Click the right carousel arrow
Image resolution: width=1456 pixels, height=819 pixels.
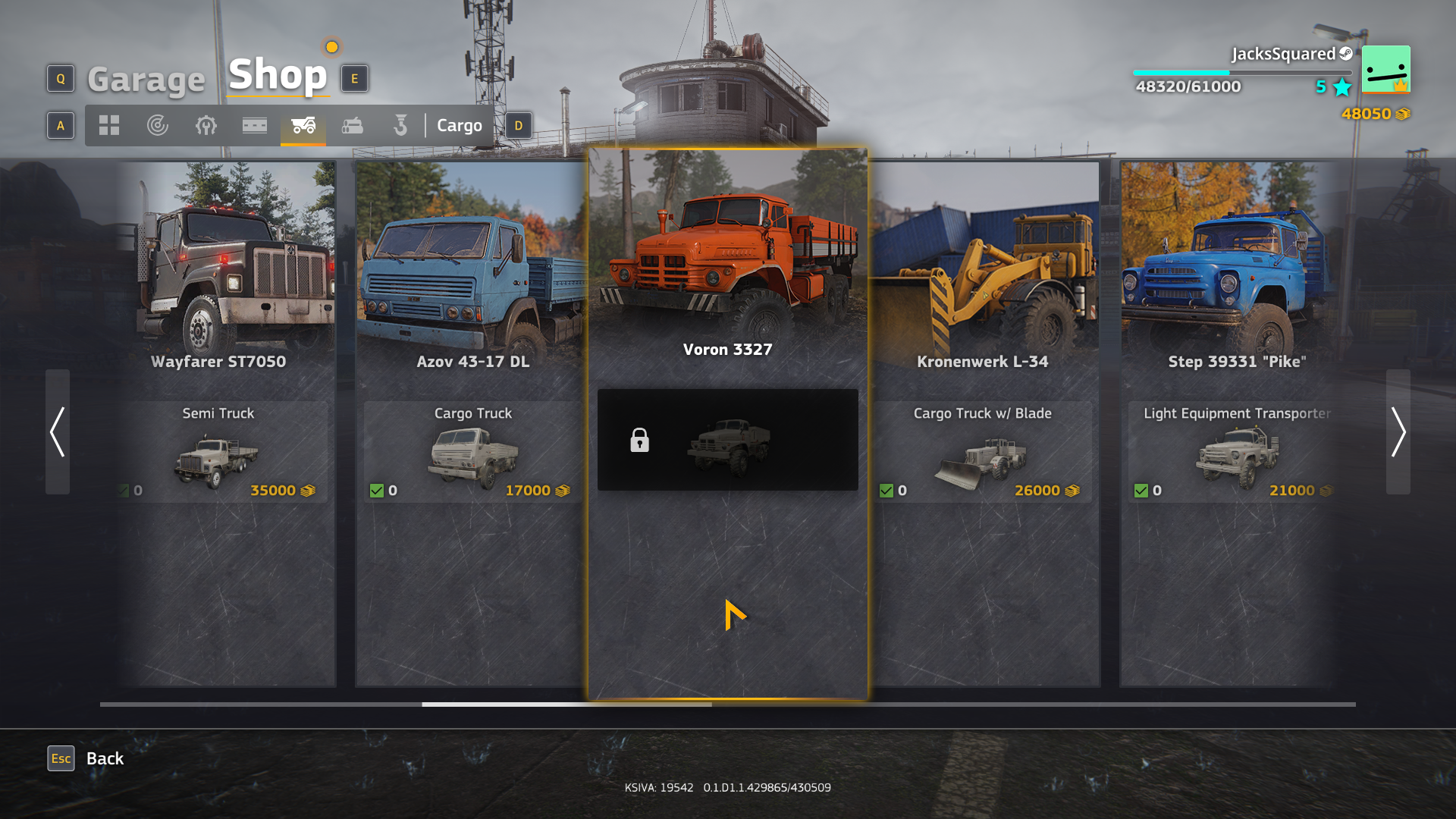point(1399,432)
